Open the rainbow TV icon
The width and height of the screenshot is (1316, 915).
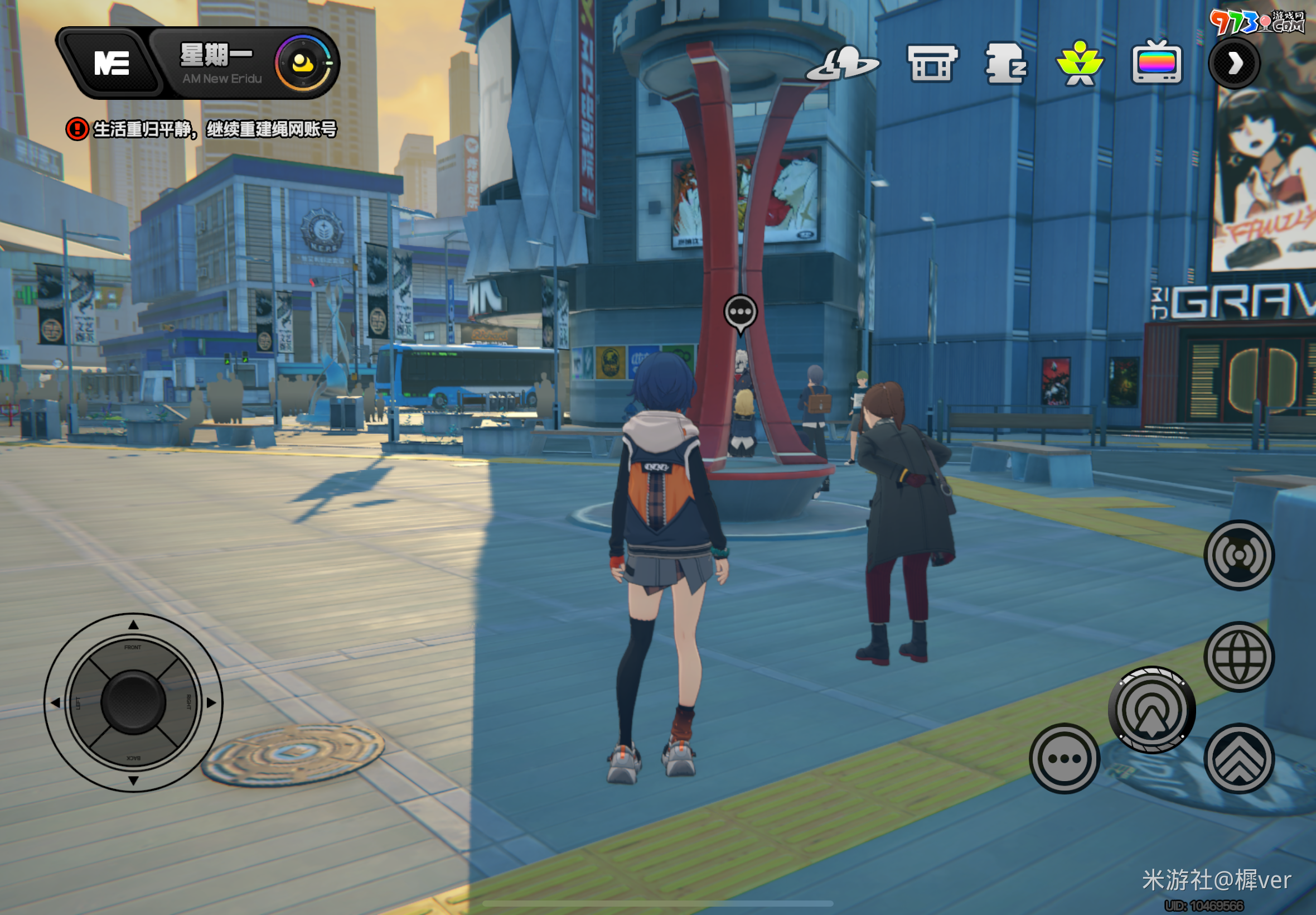(1156, 63)
